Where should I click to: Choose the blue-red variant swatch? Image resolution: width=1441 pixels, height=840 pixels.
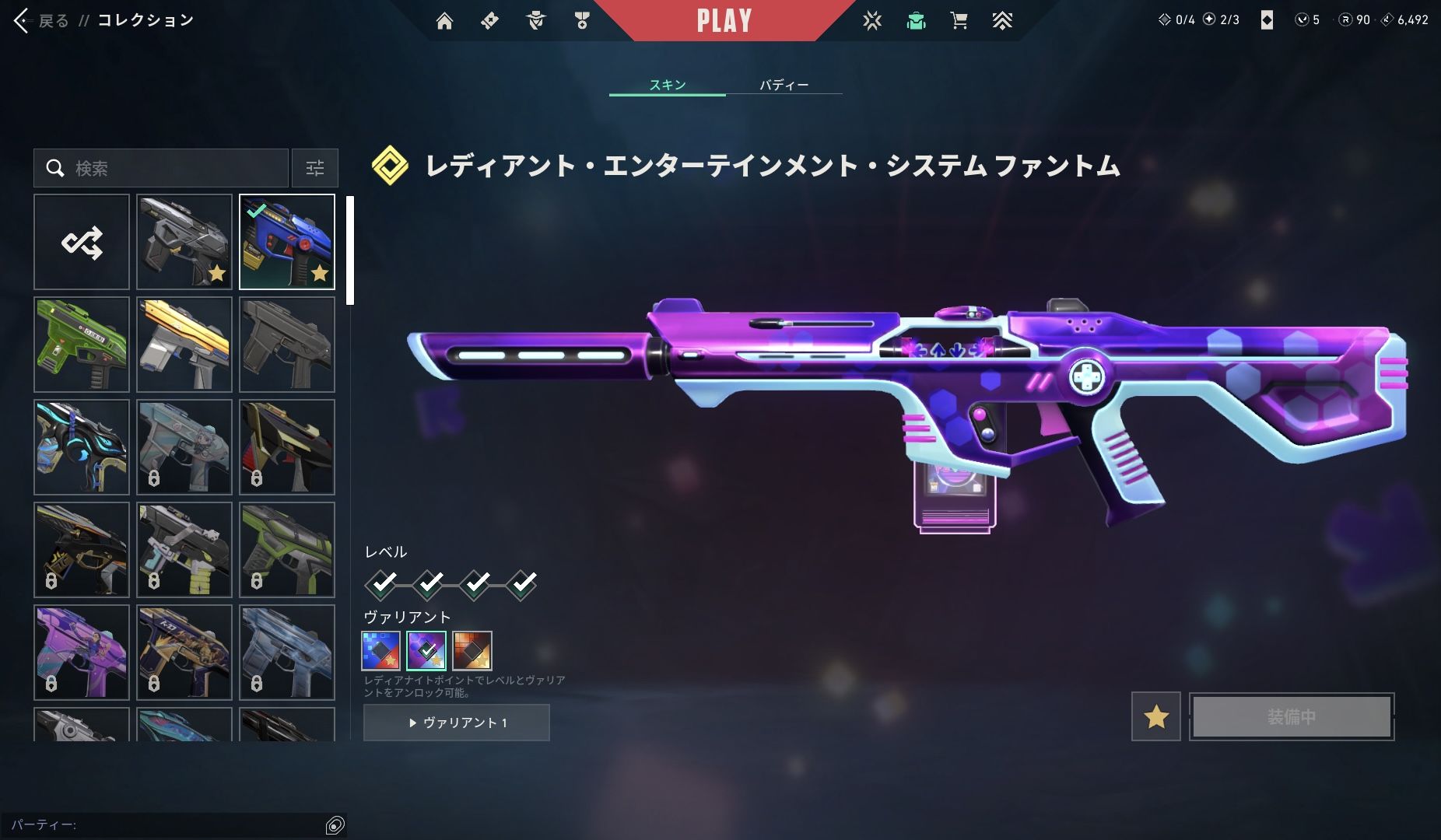(380, 650)
